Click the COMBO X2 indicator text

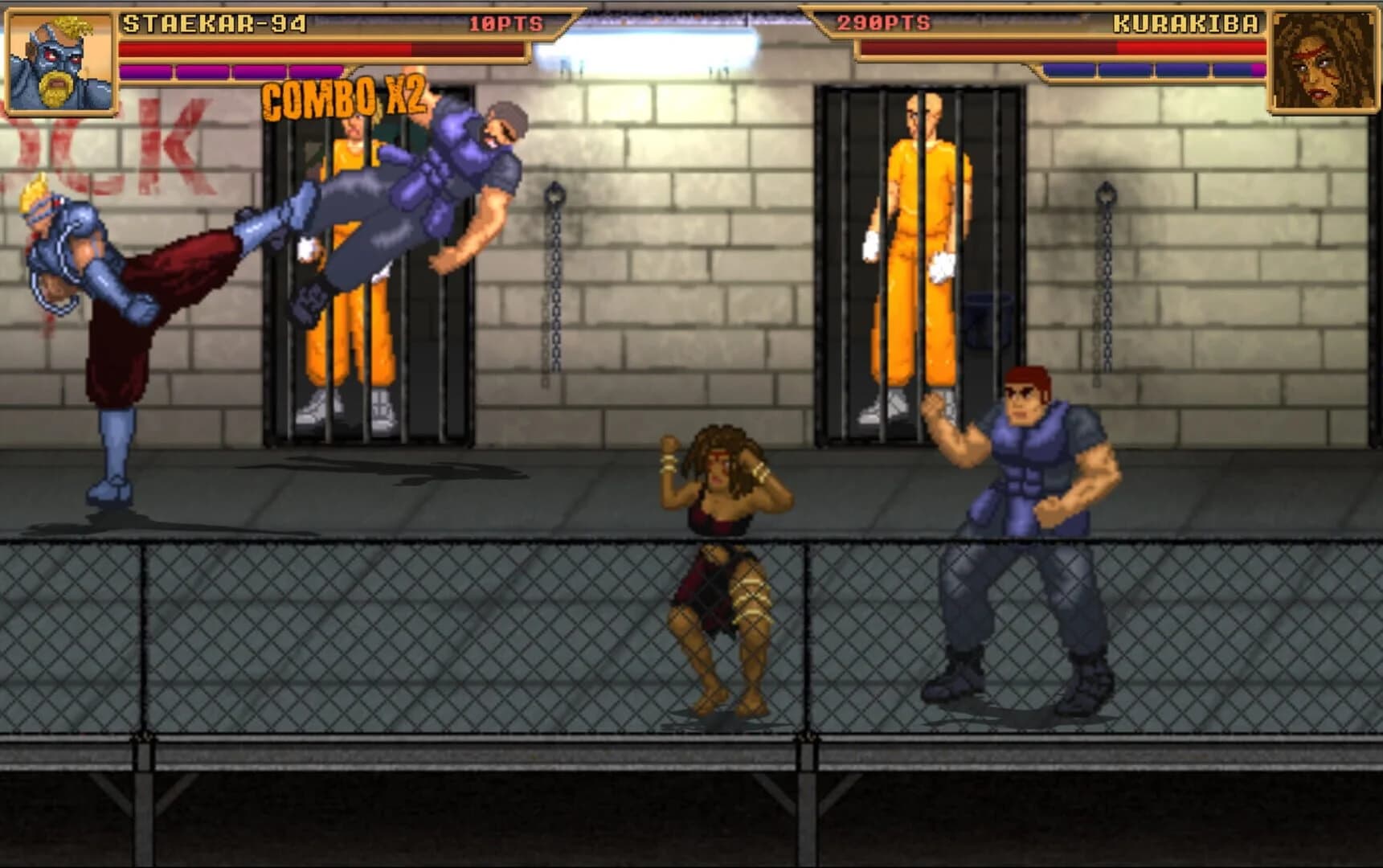click(x=346, y=100)
